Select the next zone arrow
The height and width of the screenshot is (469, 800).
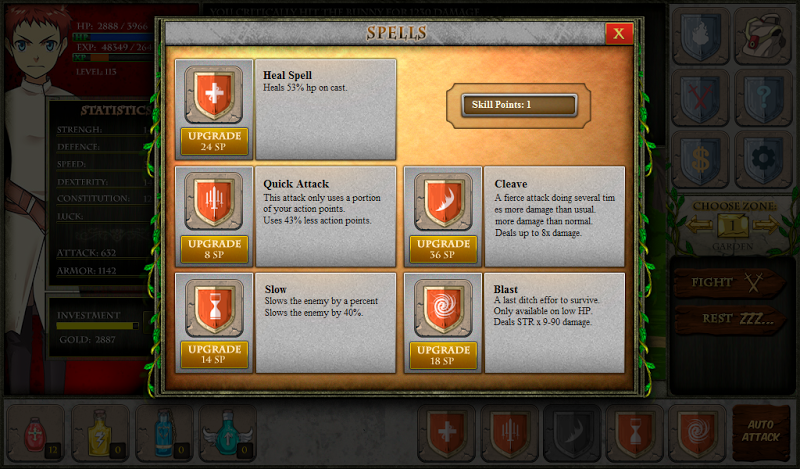(763, 225)
